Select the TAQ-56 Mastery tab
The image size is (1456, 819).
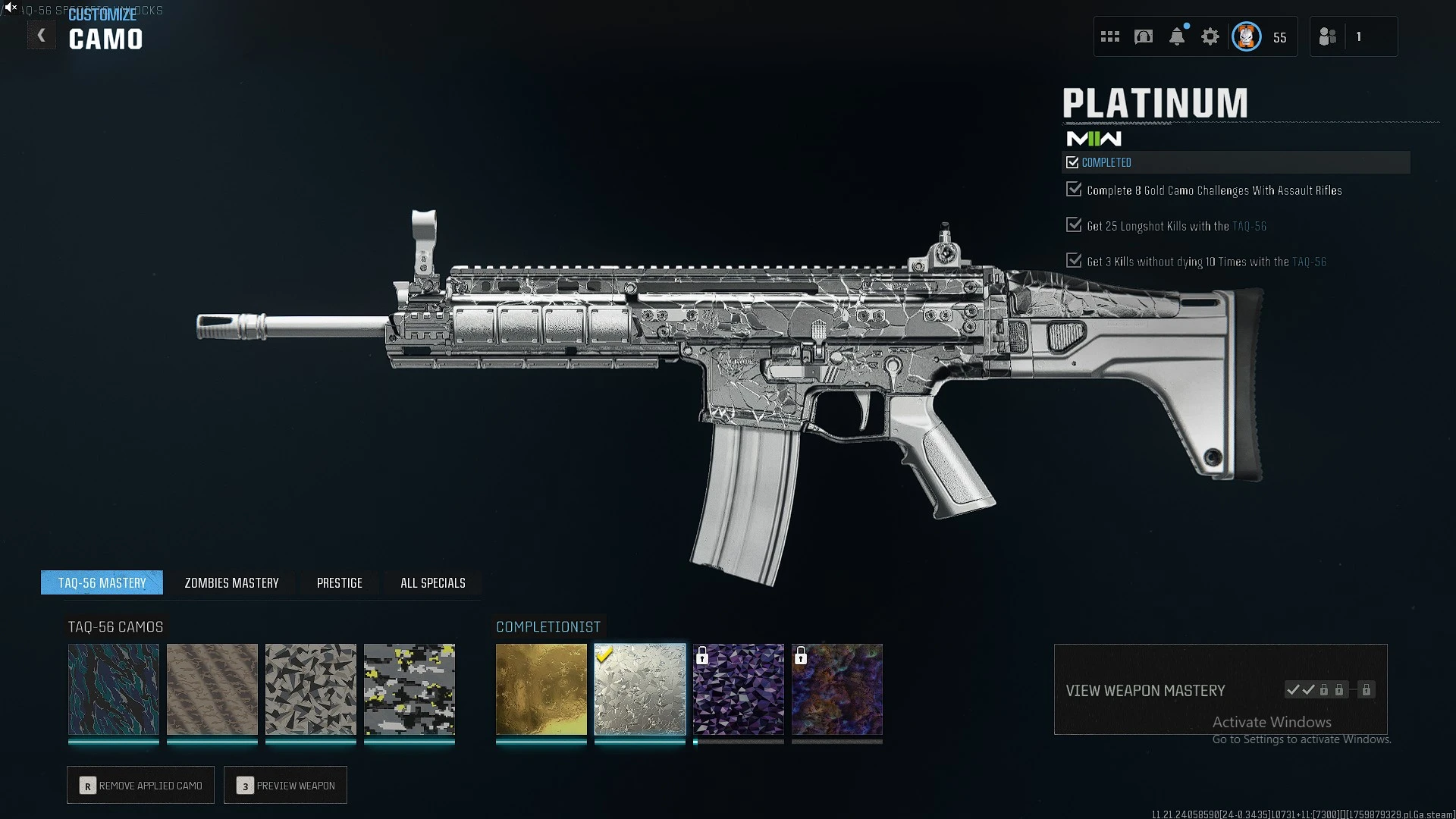click(102, 583)
